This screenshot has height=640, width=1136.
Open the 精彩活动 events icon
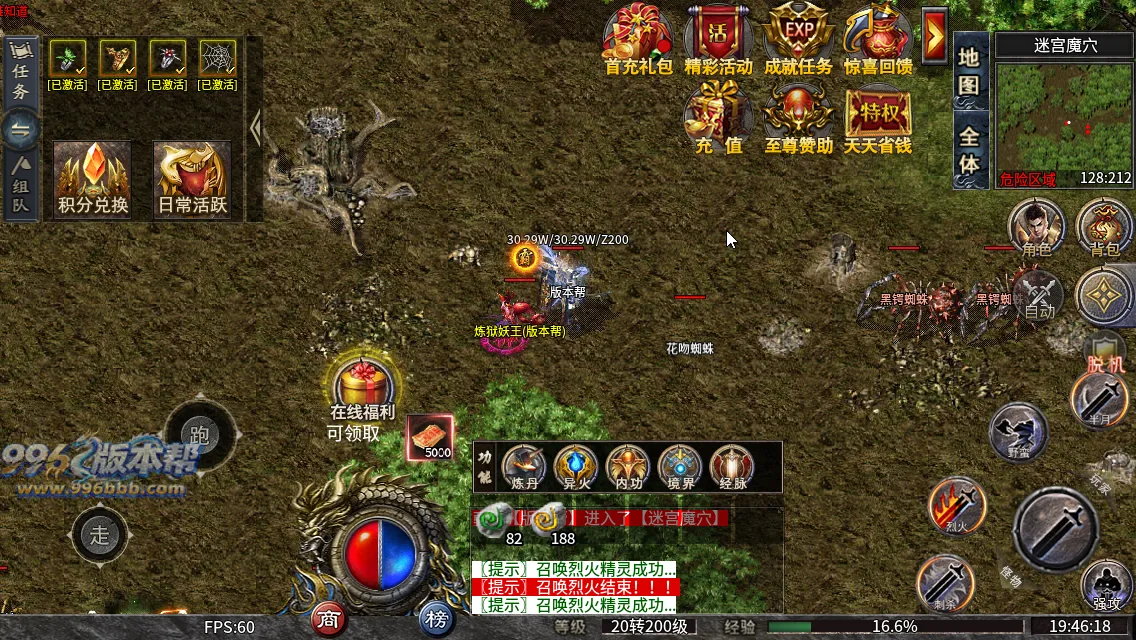point(718,38)
